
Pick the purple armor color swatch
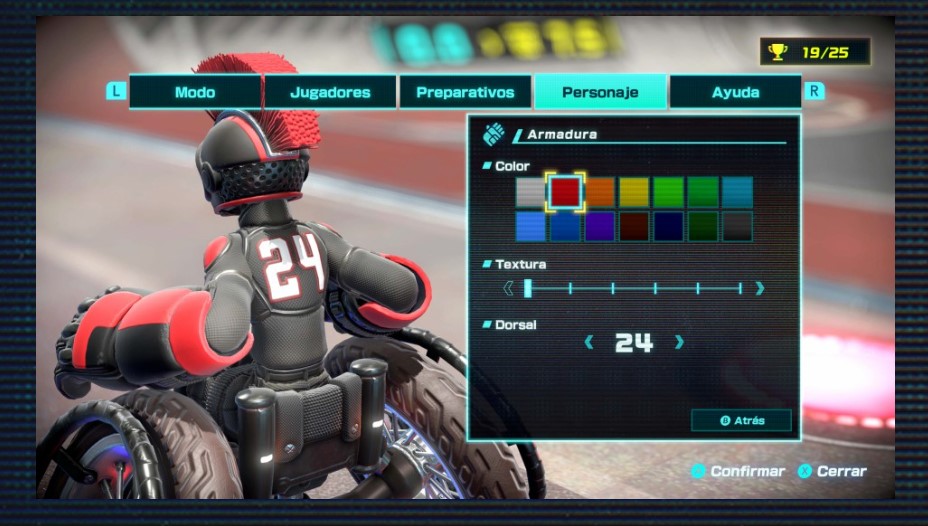tap(599, 226)
